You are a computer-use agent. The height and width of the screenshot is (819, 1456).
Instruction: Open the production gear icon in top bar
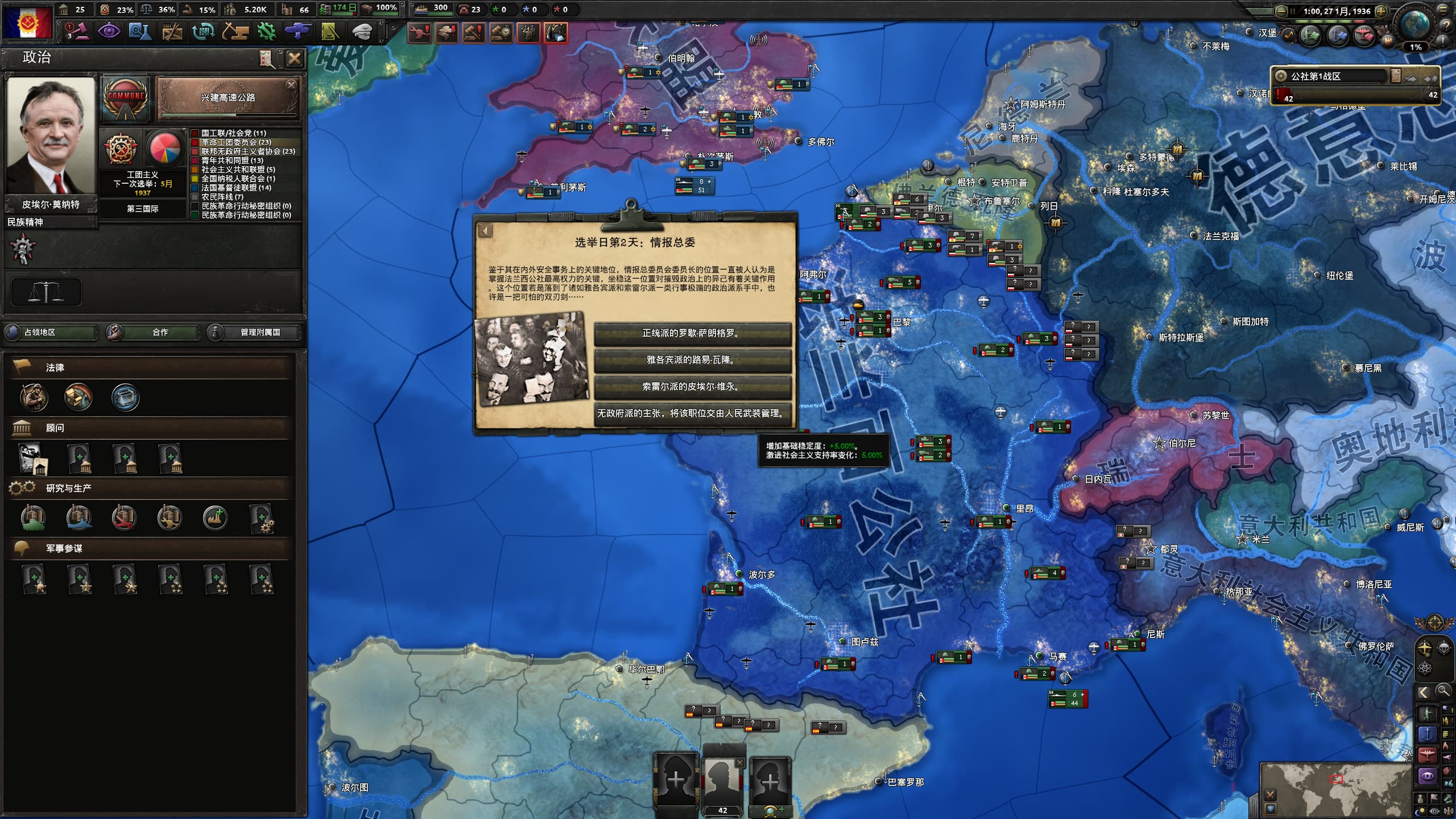[x=266, y=32]
